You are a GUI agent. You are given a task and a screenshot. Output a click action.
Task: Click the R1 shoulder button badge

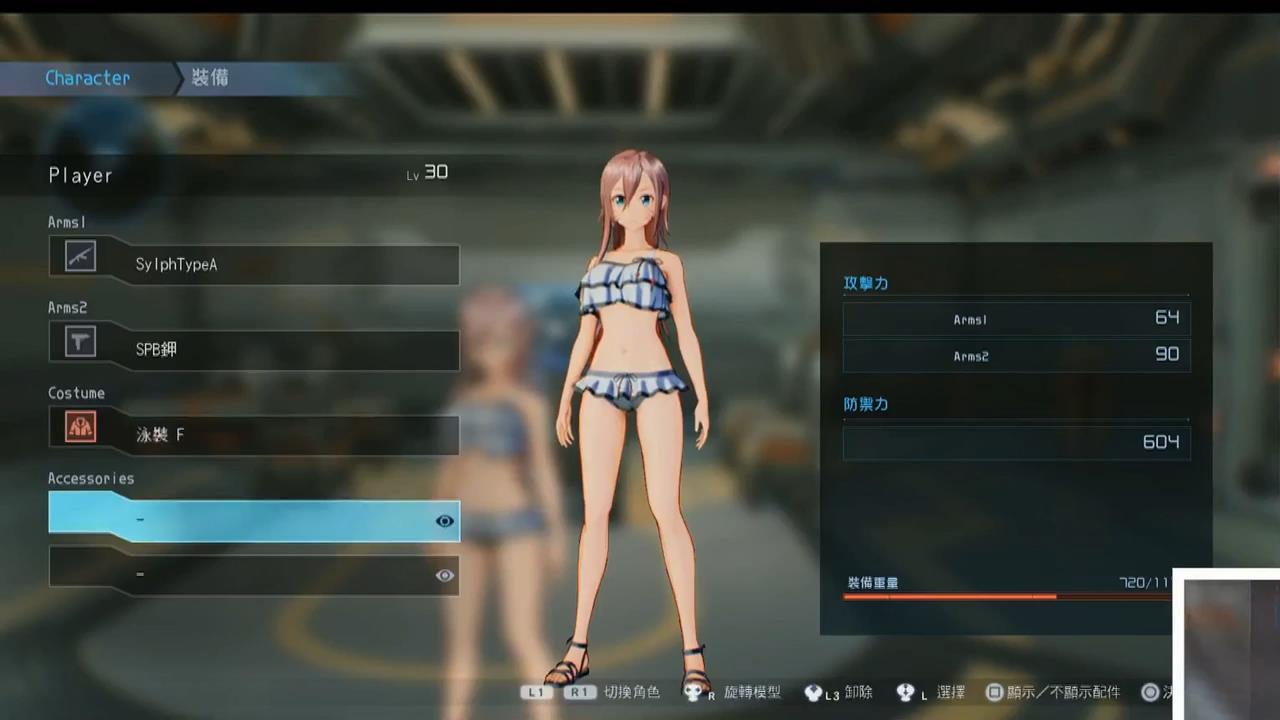(579, 691)
